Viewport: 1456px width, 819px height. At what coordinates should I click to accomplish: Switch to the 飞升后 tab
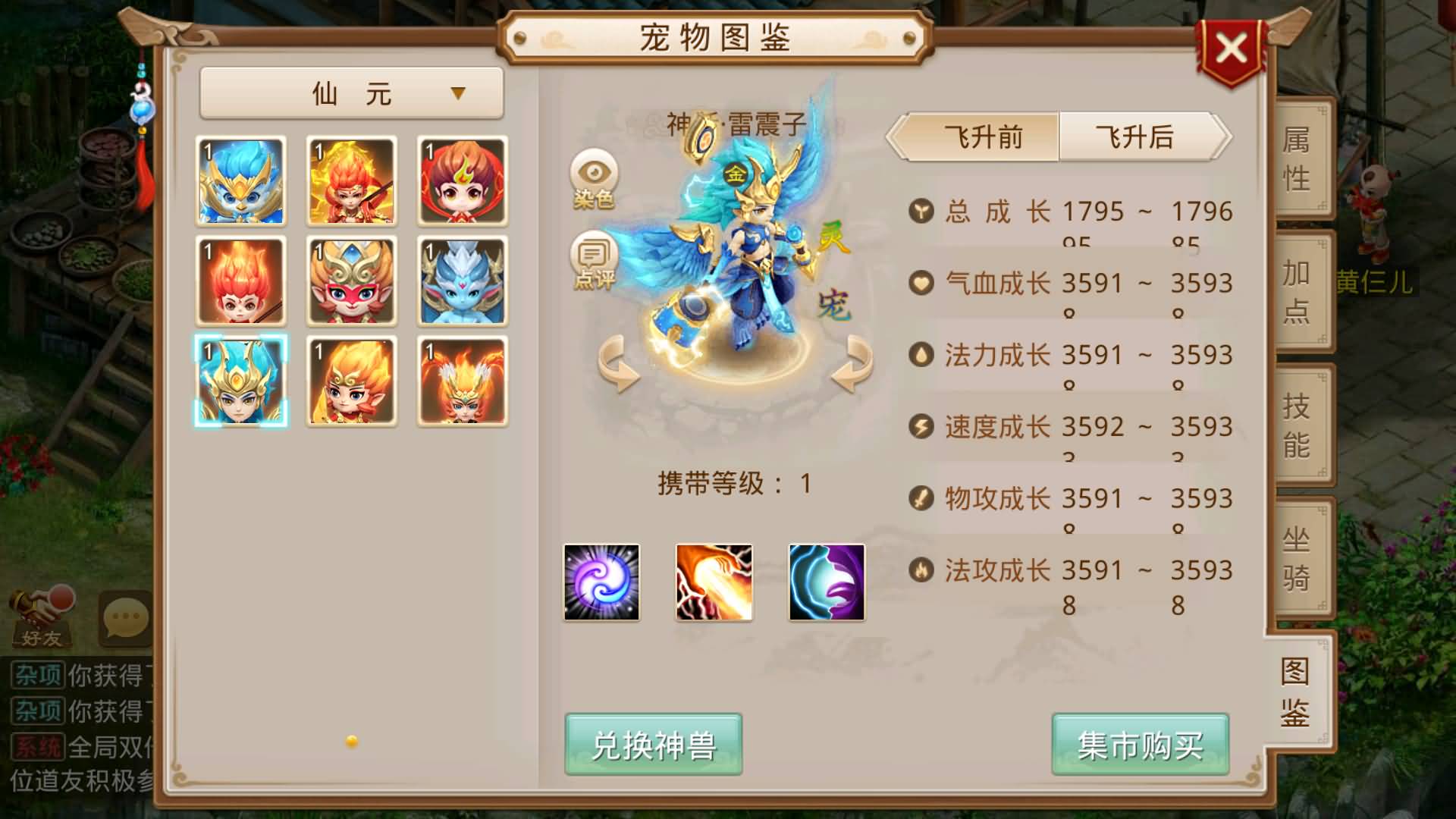(1133, 136)
